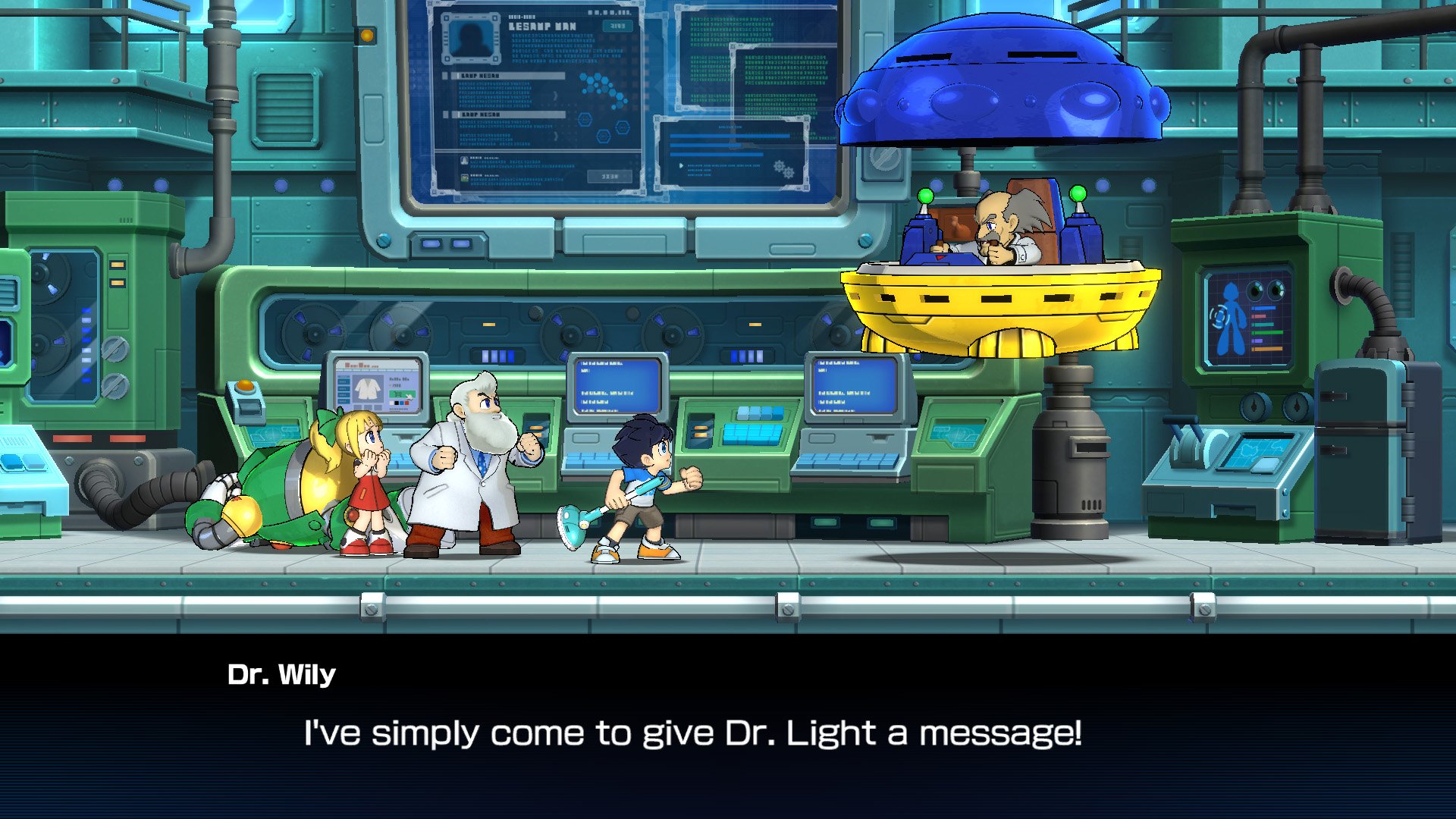Click the gear icons on the download progress panel
Screen dimensions: 1456x819
[783, 169]
